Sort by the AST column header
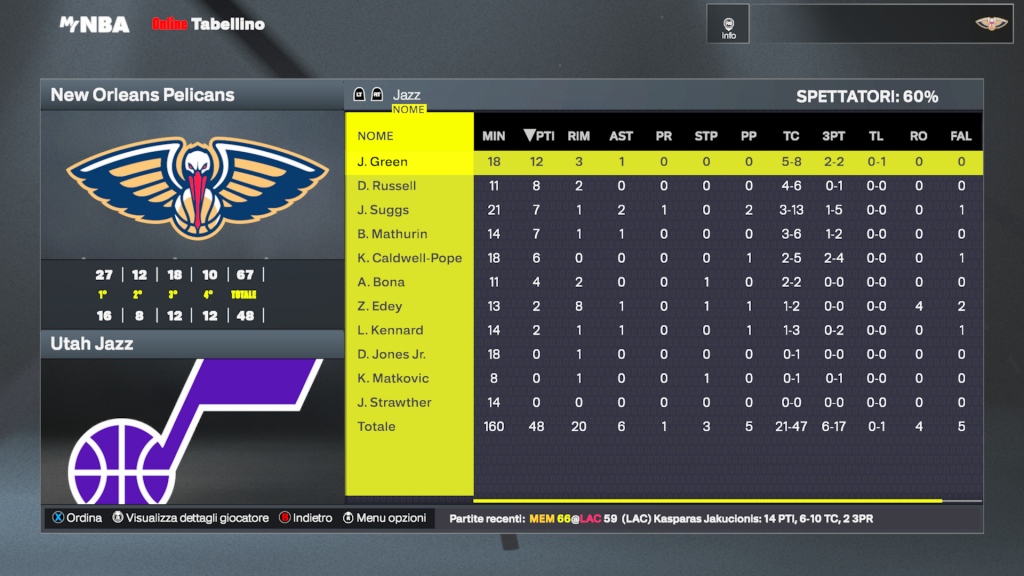Image resolution: width=1024 pixels, height=576 pixels. tap(621, 136)
